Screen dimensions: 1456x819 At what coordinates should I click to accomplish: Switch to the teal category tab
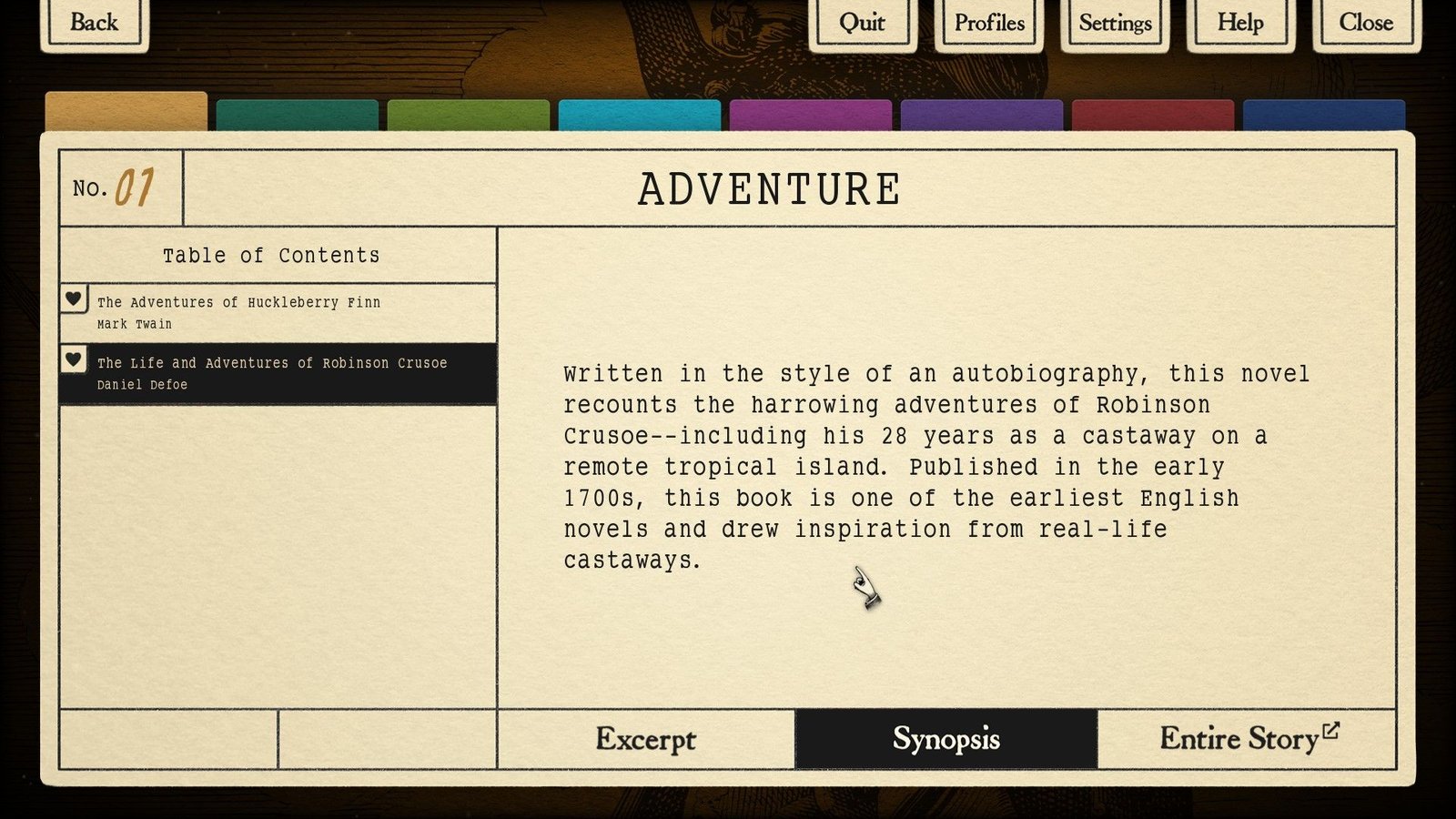[x=298, y=116]
